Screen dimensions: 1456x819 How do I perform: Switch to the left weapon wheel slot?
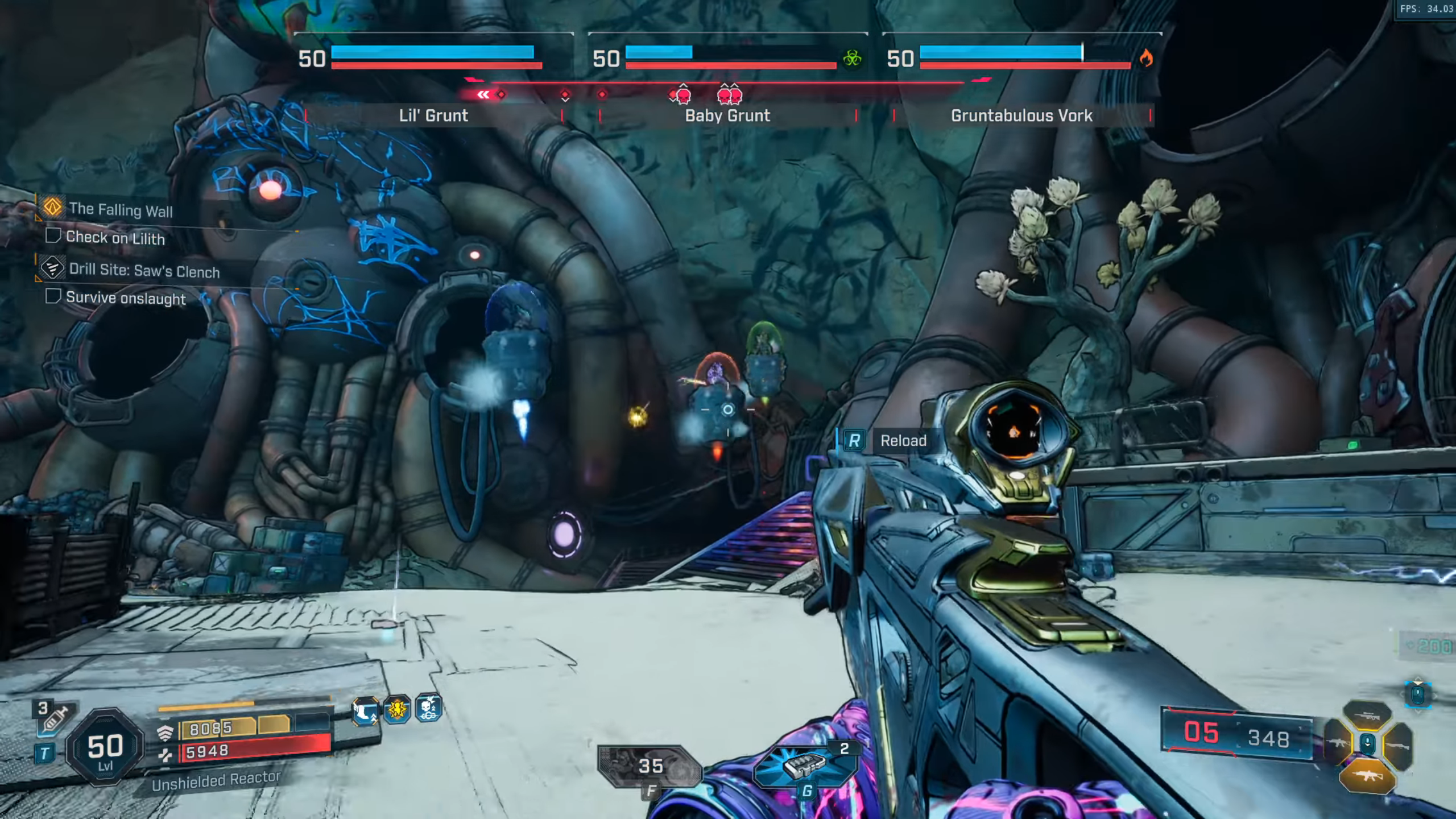tap(1338, 744)
